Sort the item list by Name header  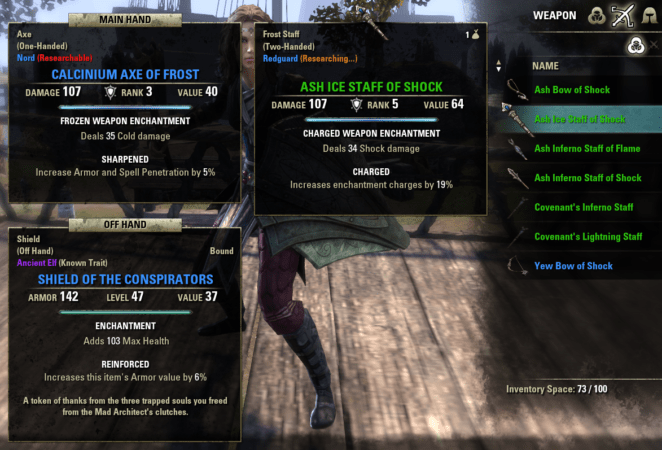click(x=545, y=65)
